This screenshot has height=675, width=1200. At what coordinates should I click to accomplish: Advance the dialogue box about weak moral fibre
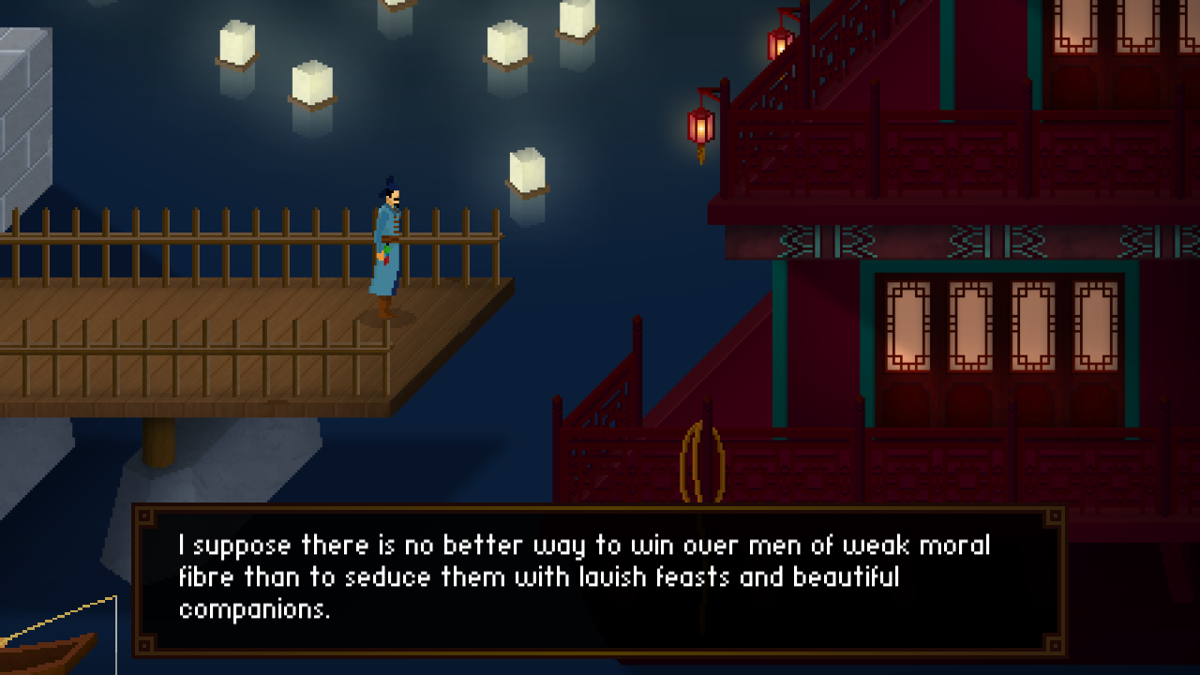tap(600, 580)
